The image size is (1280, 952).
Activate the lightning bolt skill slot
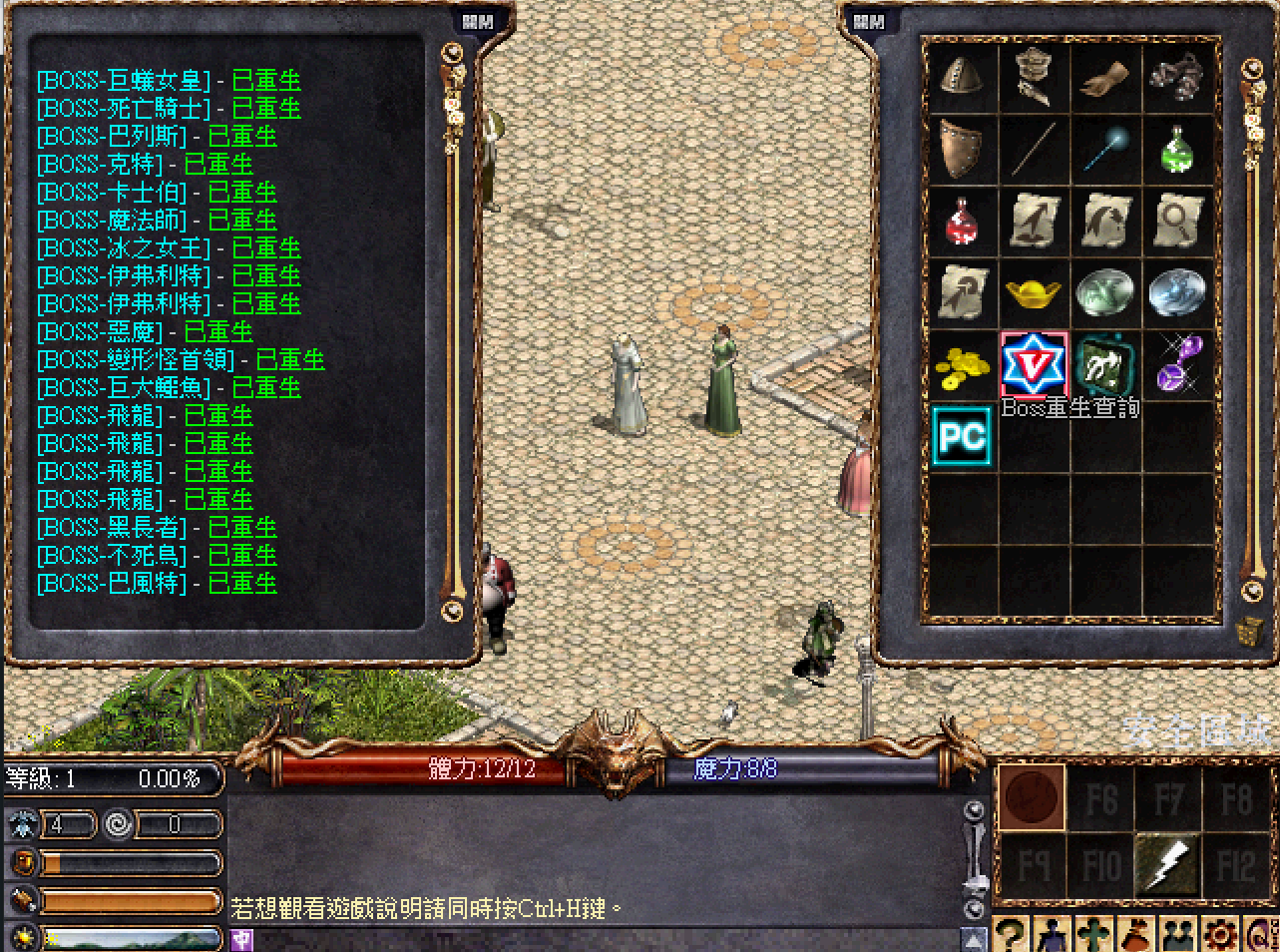(x=1166, y=864)
